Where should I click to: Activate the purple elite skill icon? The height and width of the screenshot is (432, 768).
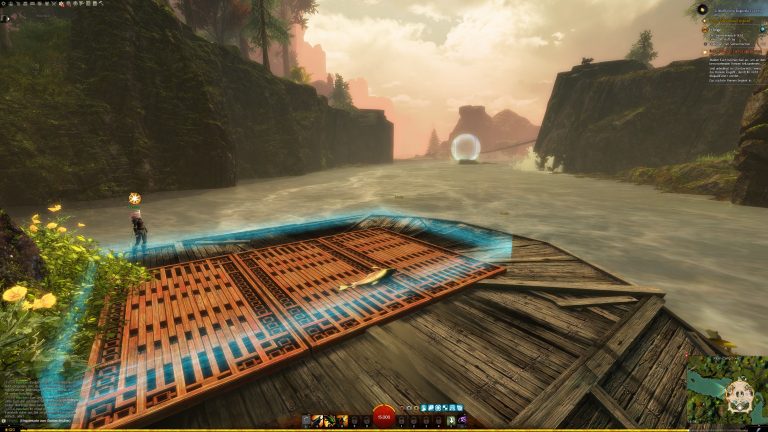click(x=461, y=420)
